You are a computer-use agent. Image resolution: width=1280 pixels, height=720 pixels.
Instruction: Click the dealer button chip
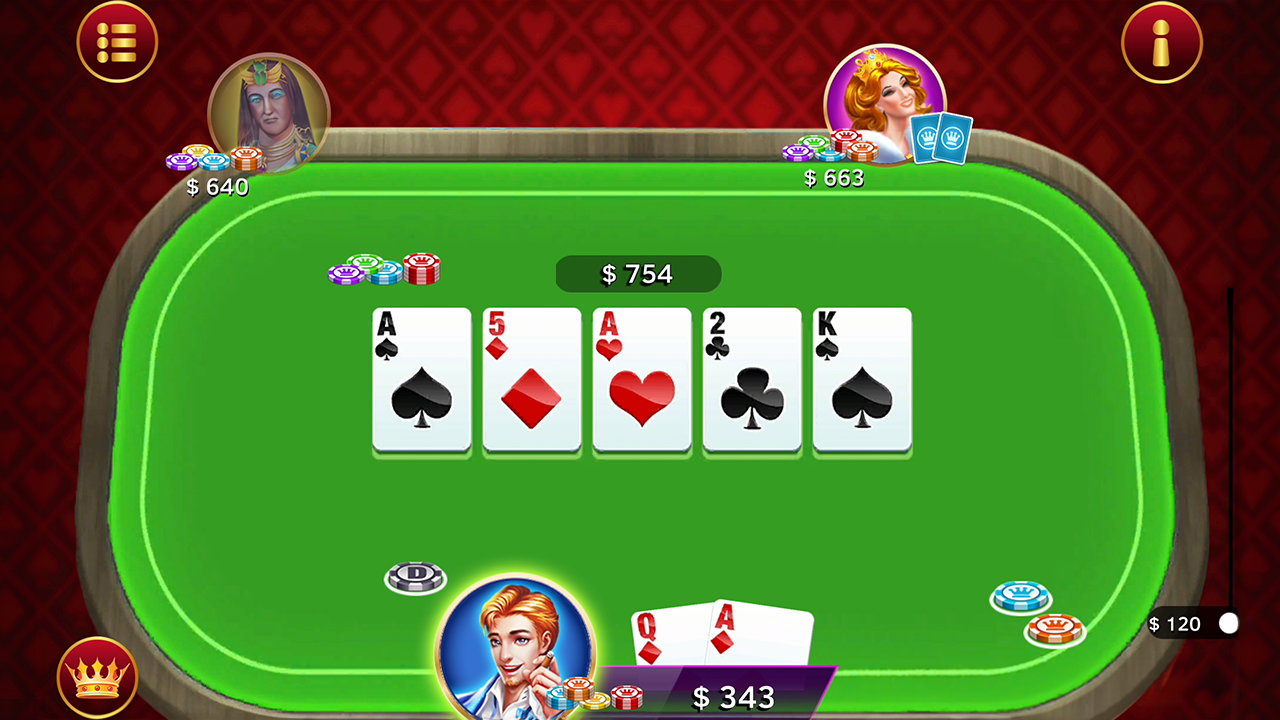pos(416,577)
